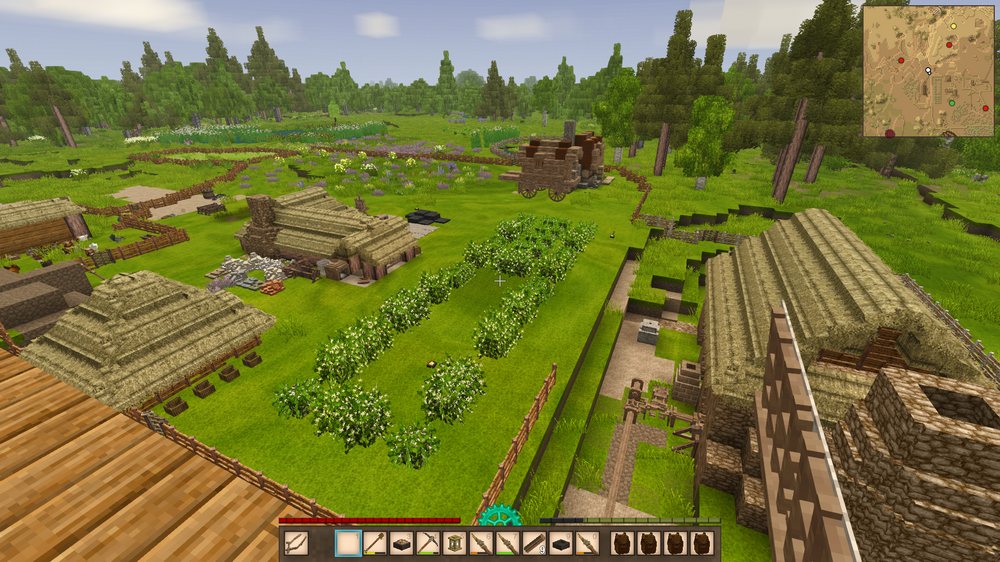Select the empty first hotbar slot

coord(348,543)
